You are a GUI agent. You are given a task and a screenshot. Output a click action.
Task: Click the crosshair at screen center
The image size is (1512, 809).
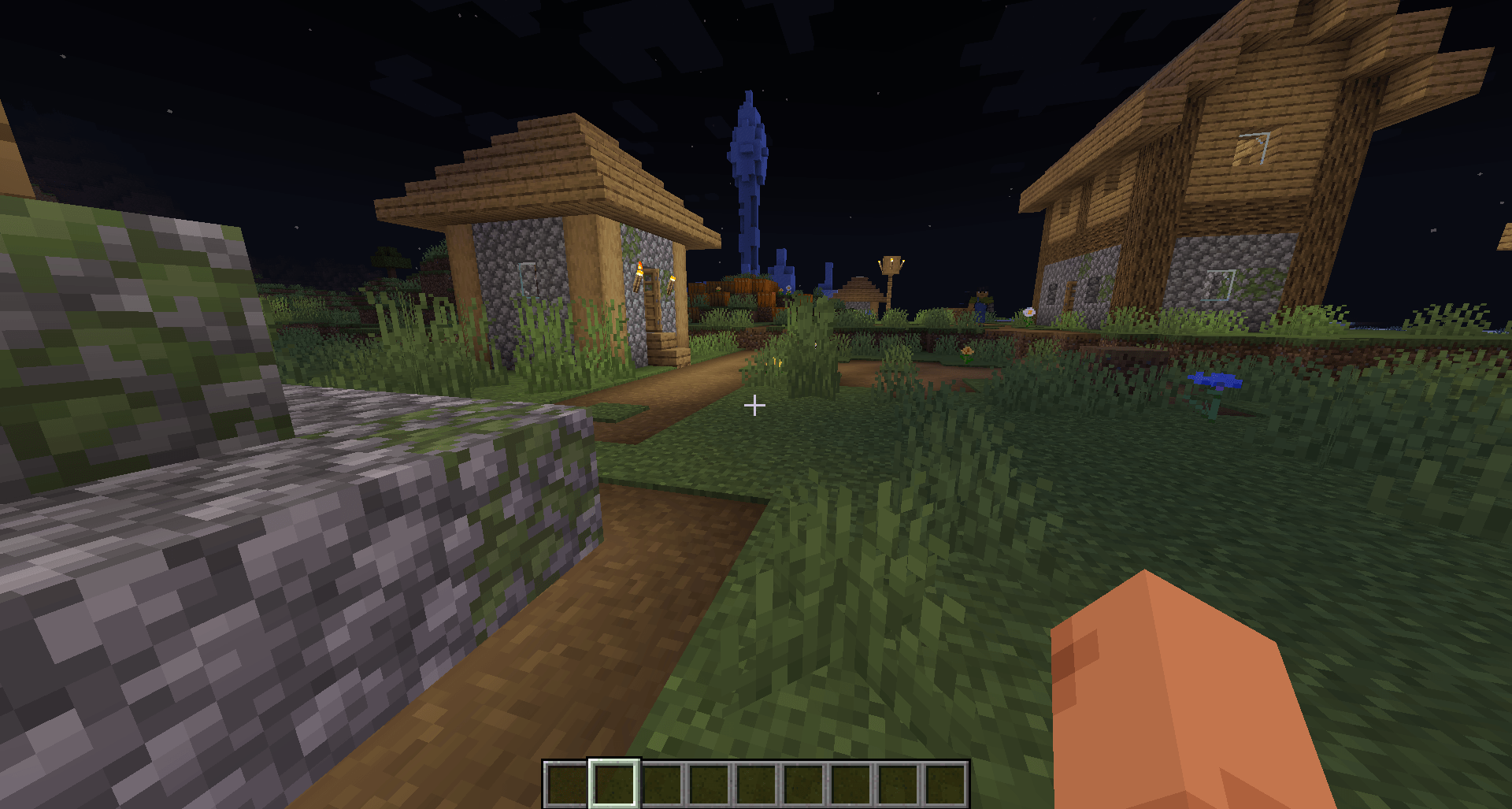(754, 406)
